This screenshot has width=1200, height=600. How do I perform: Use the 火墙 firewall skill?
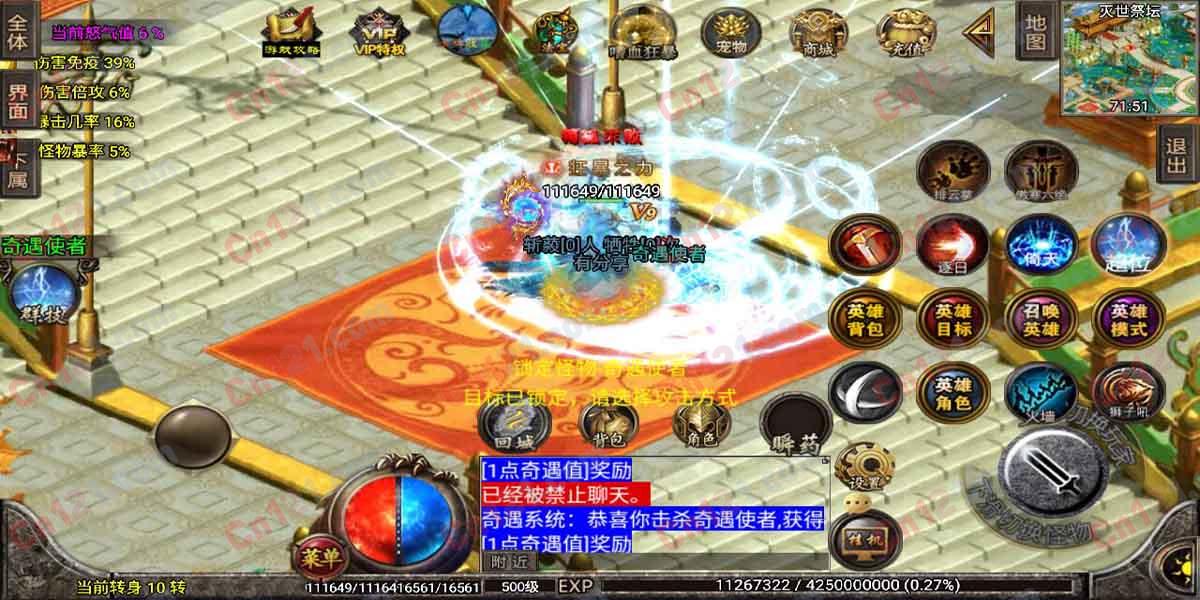pos(1039,391)
